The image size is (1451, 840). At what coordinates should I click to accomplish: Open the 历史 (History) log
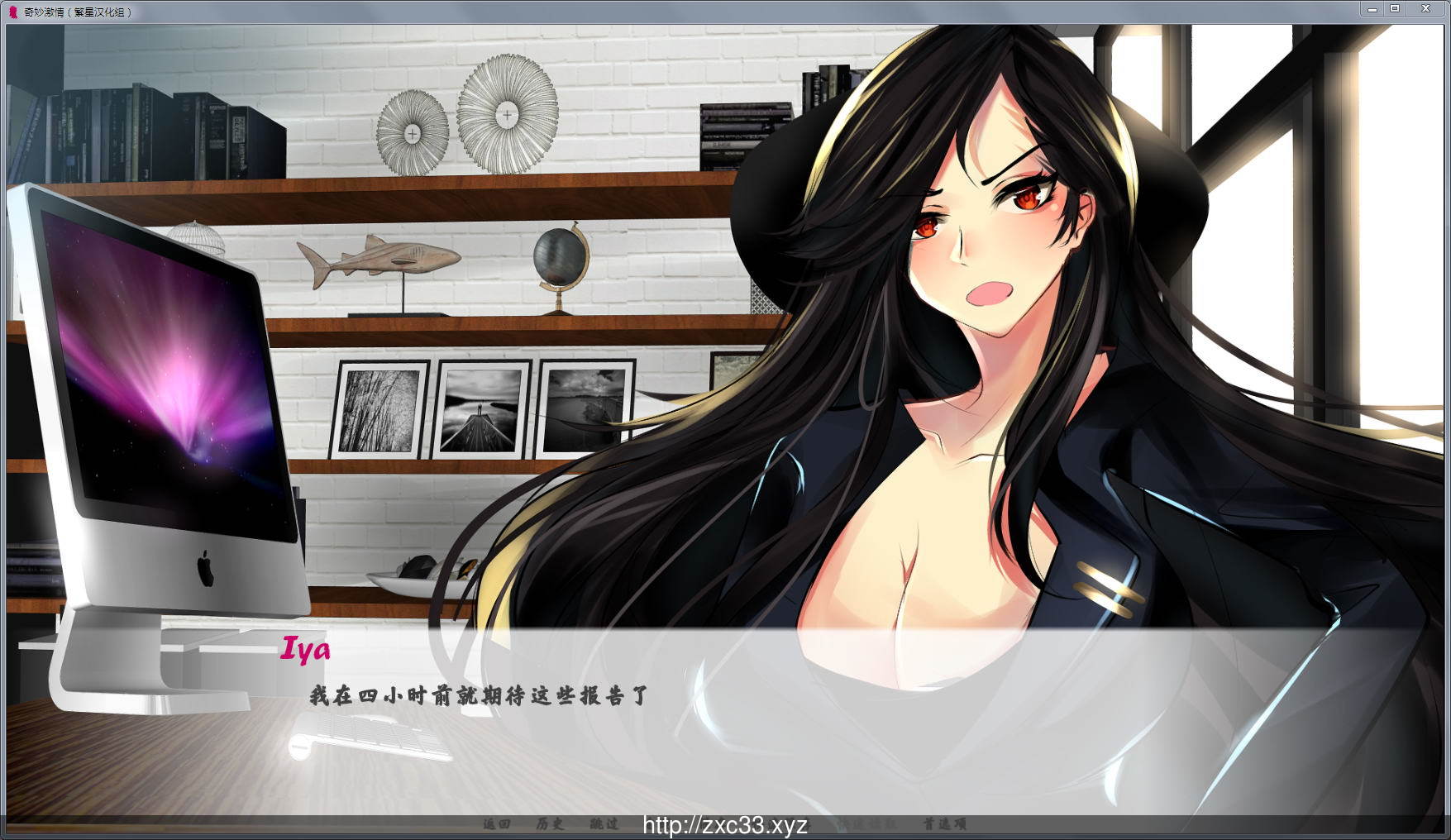[550, 823]
